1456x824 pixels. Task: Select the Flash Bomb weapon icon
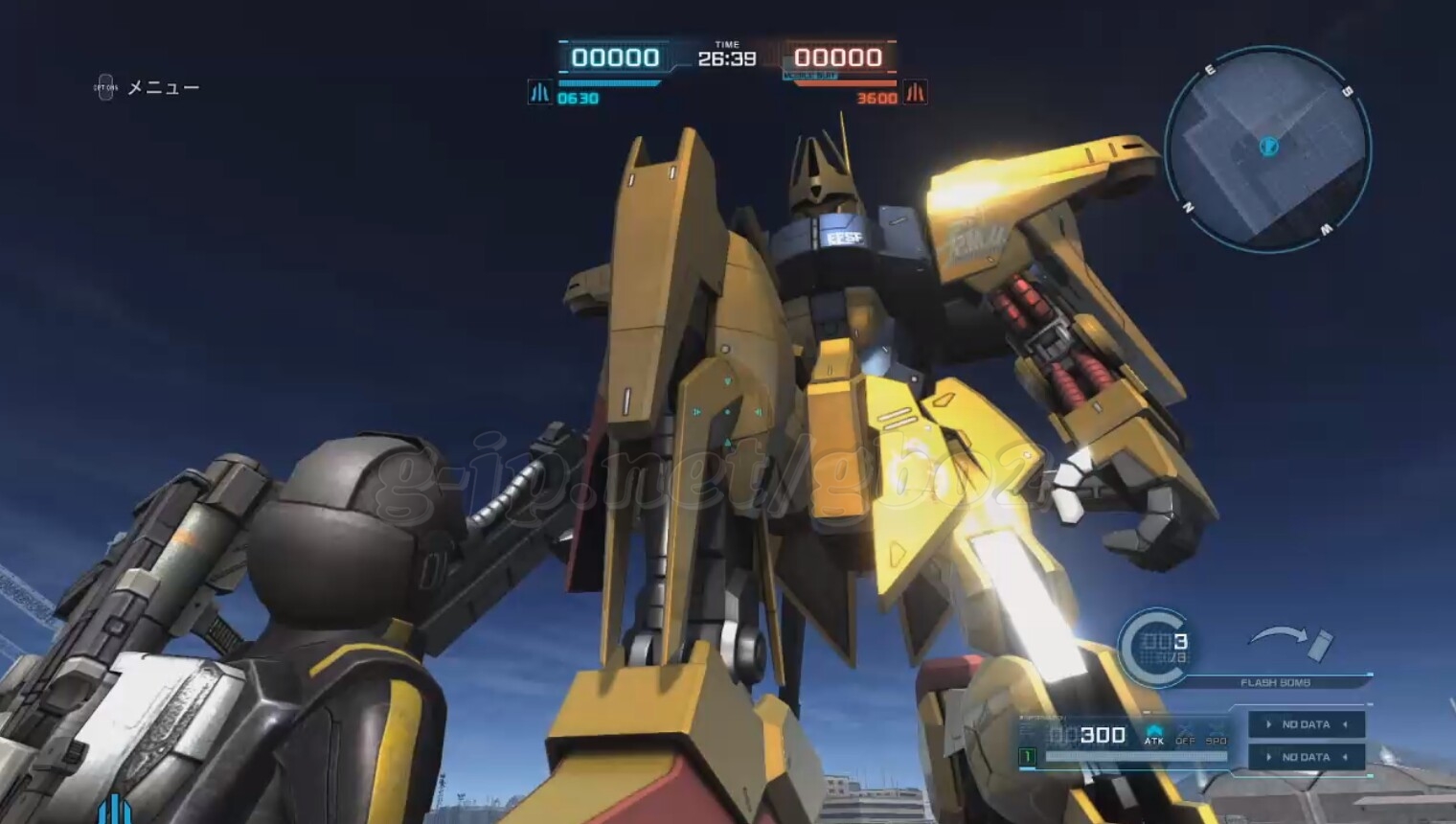tap(1289, 640)
